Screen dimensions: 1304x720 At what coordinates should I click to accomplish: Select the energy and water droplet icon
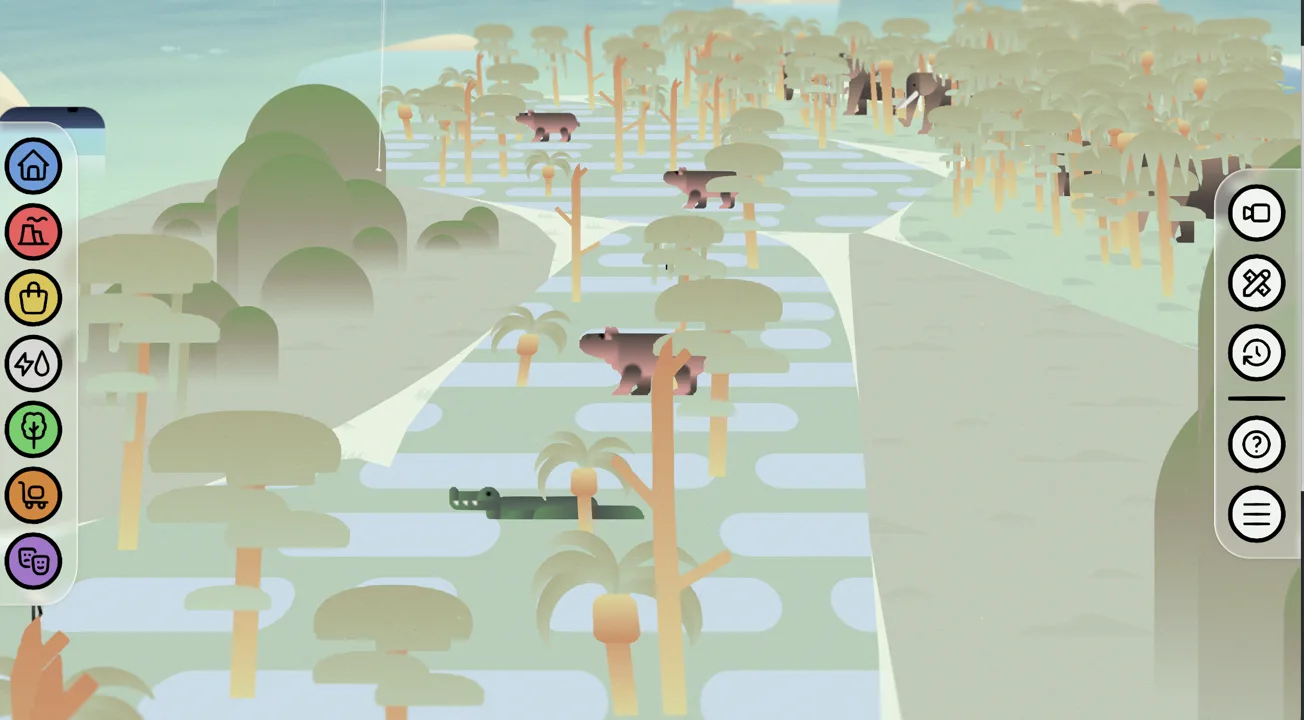click(34, 363)
